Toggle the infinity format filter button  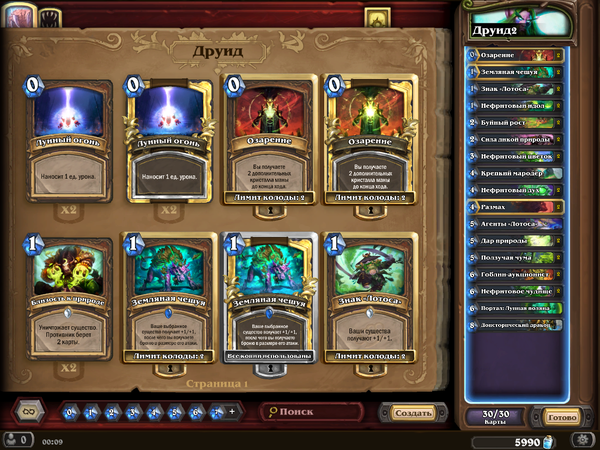click(x=30, y=411)
